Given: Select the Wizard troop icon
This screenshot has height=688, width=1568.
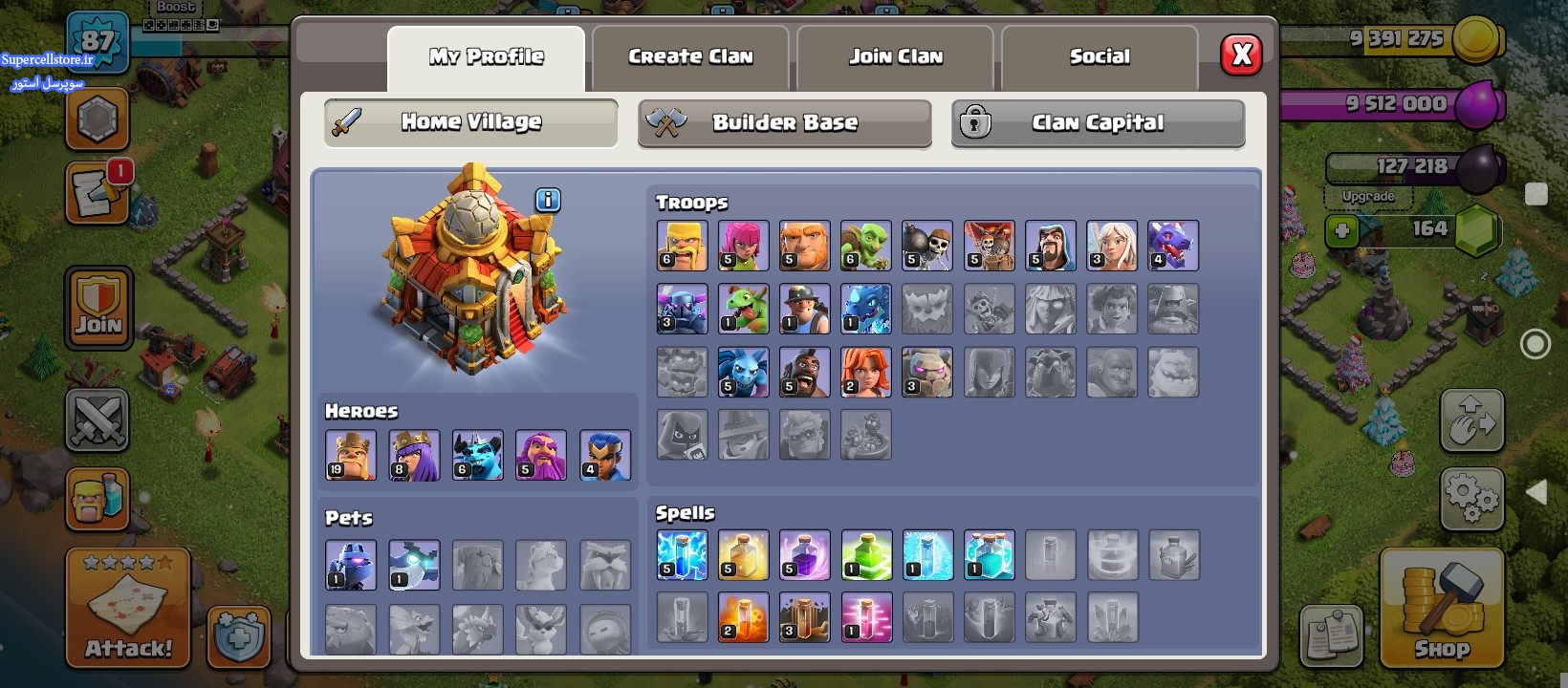Looking at the screenshot, I should (x=1050, y=246).
